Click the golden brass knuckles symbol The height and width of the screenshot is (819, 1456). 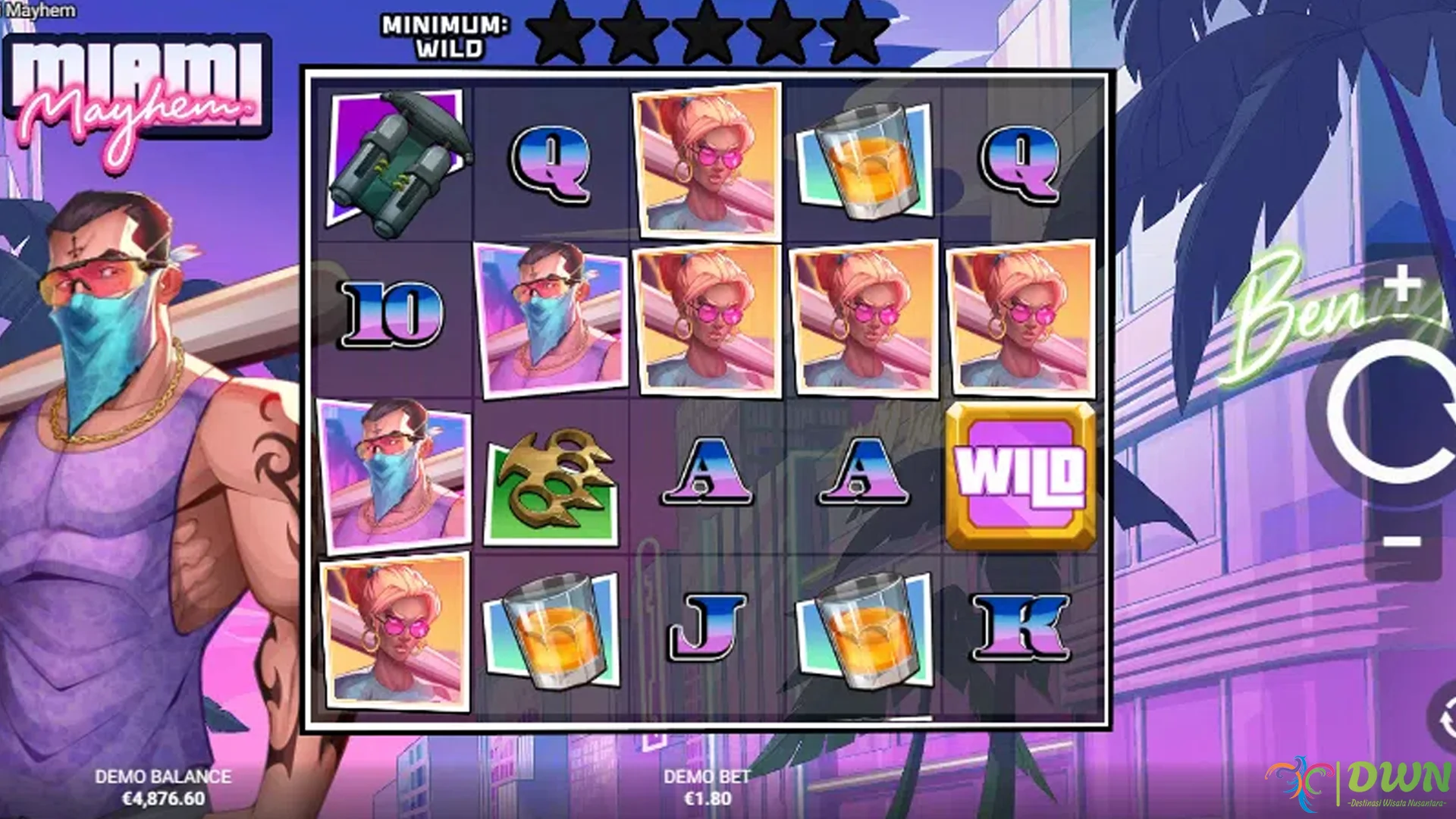pos(552,476)
